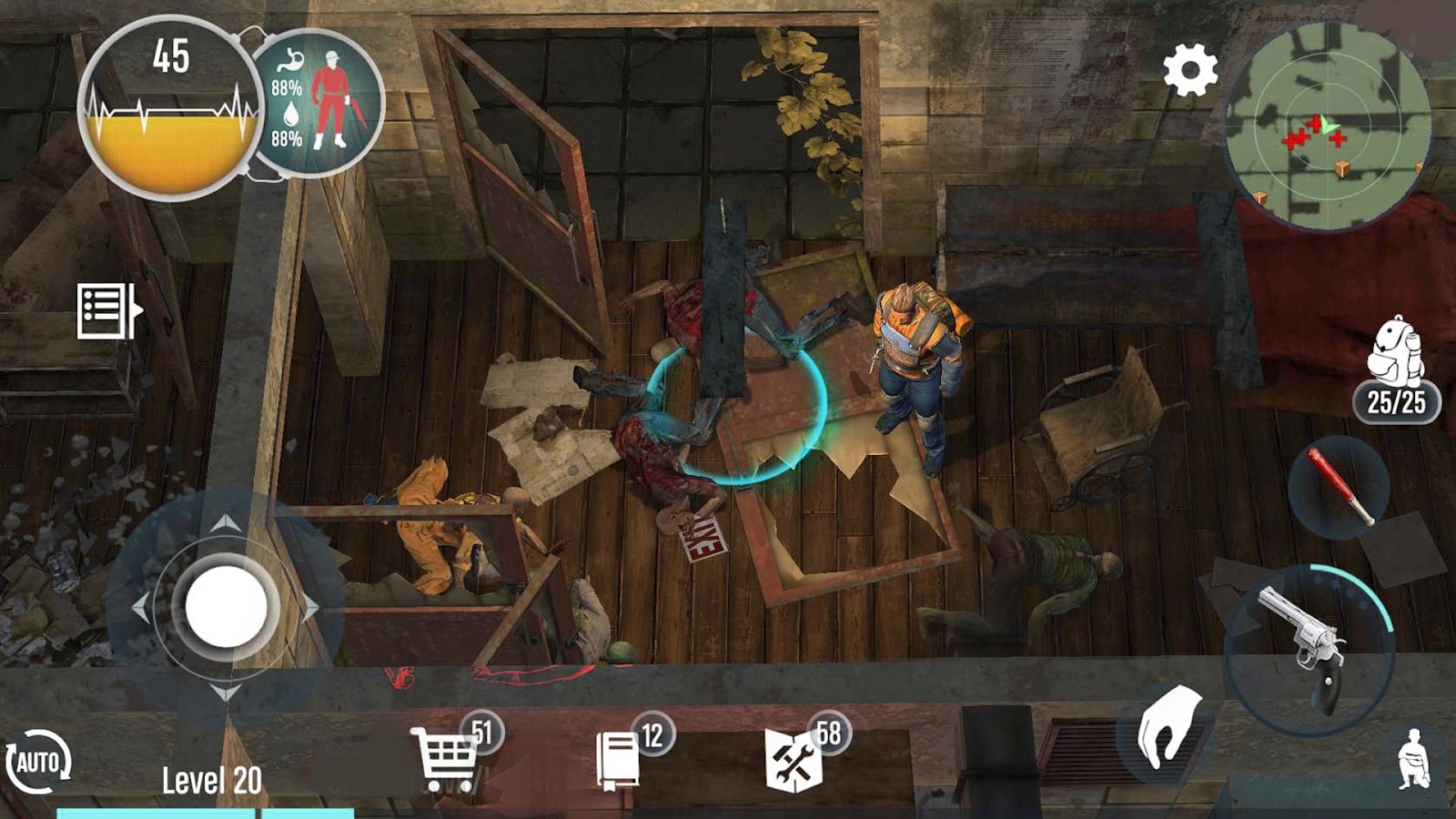Open the shopping cart store
Image resolution: width=1456 pixels, height=819 pixels.
445,757
